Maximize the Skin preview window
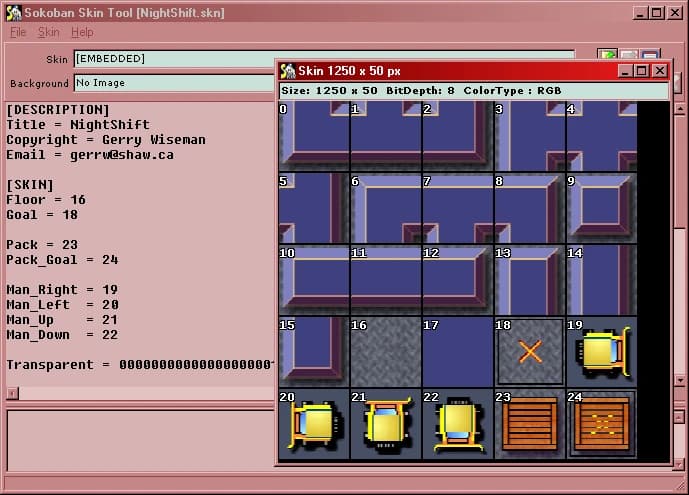This screenshot has height=495, width=689. 642,71
